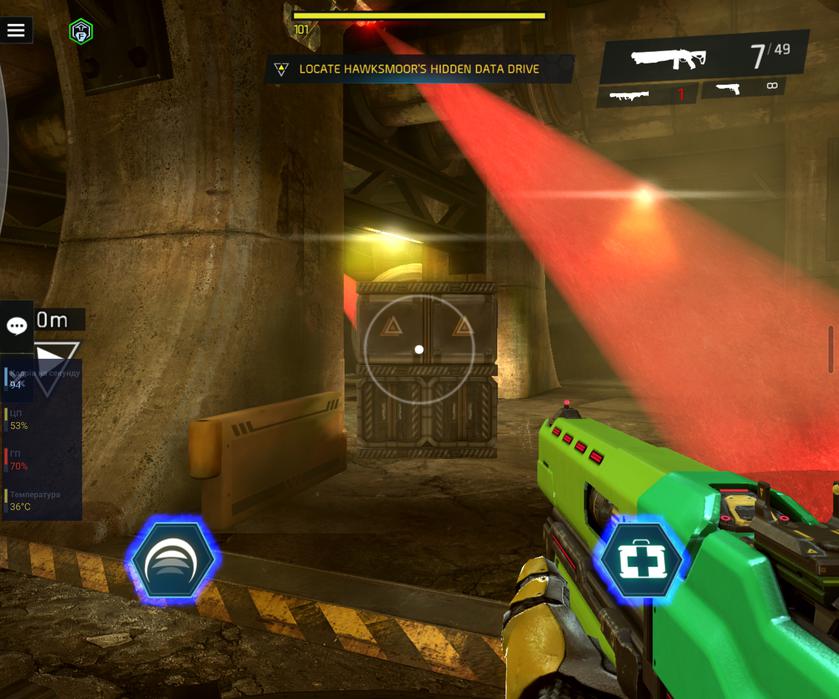839x699 pixels.
Task: Click the waypoint distance marker
Action: coord(55,345)
